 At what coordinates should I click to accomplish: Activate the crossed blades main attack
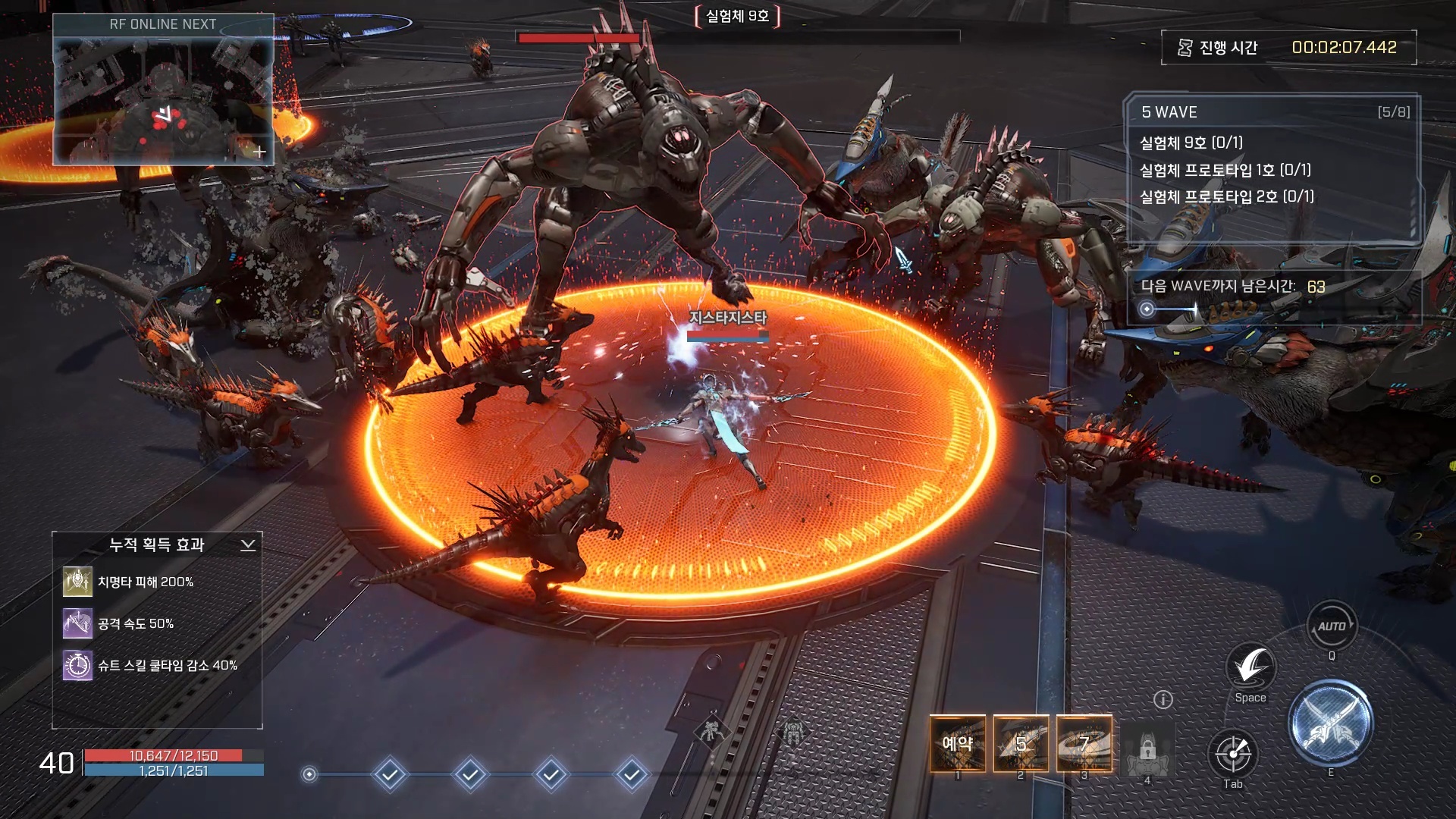[1330, 723]
